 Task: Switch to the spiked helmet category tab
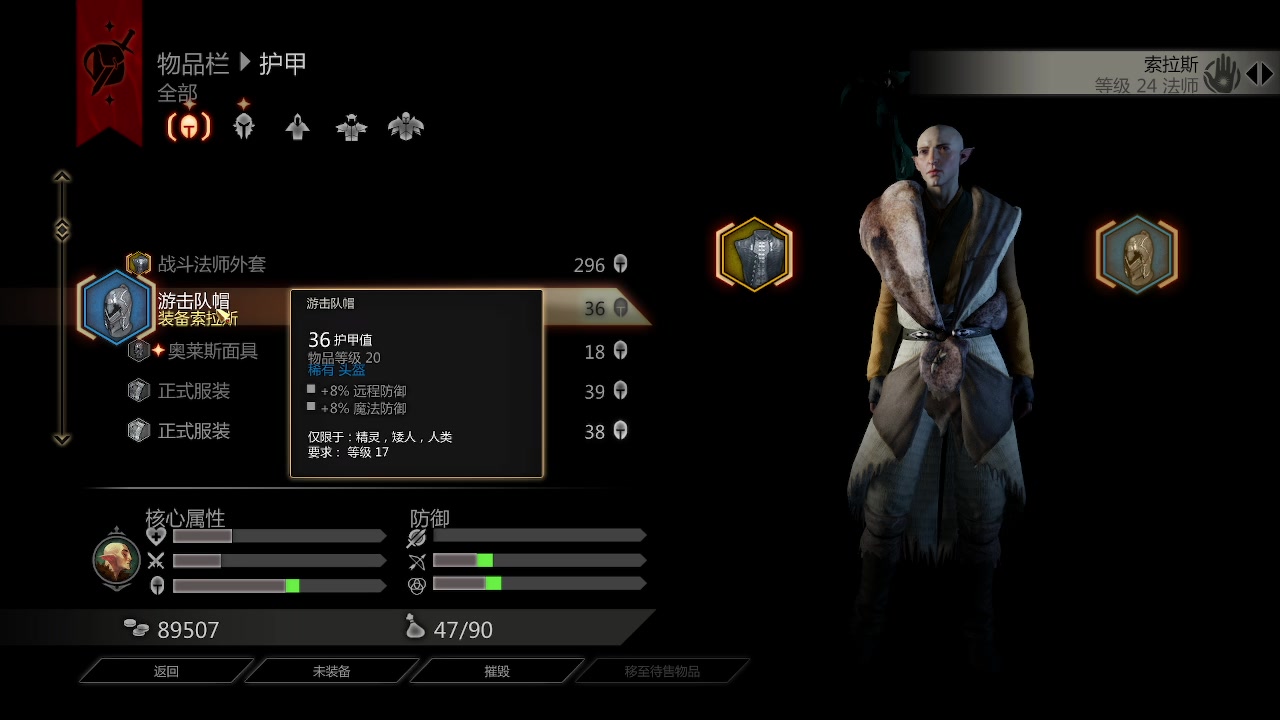pos(244,127)
